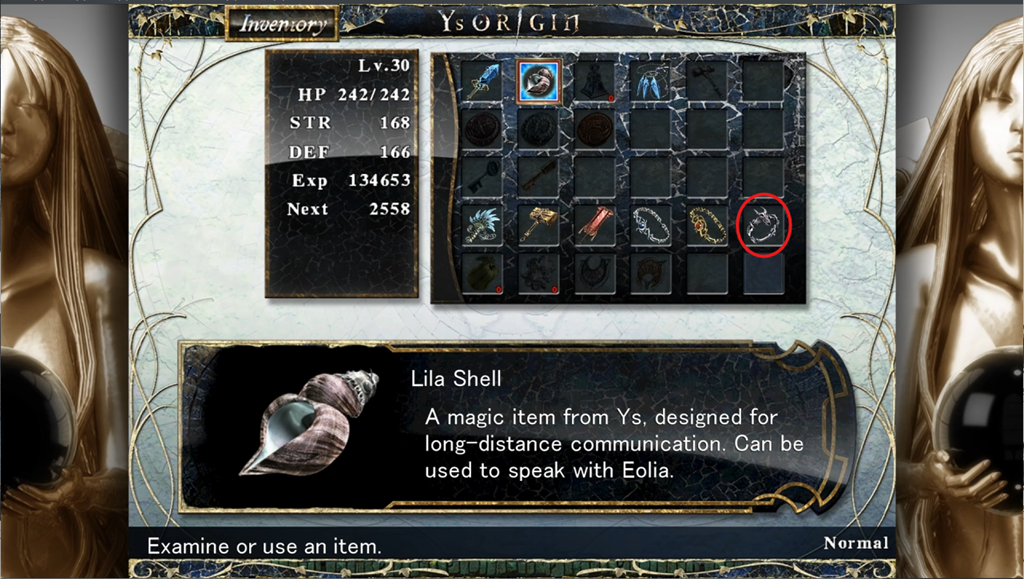Select the crescent necklace item slot
Image resolution: width=1024 pixels, height=579 pixels.
tap(596, 273)
